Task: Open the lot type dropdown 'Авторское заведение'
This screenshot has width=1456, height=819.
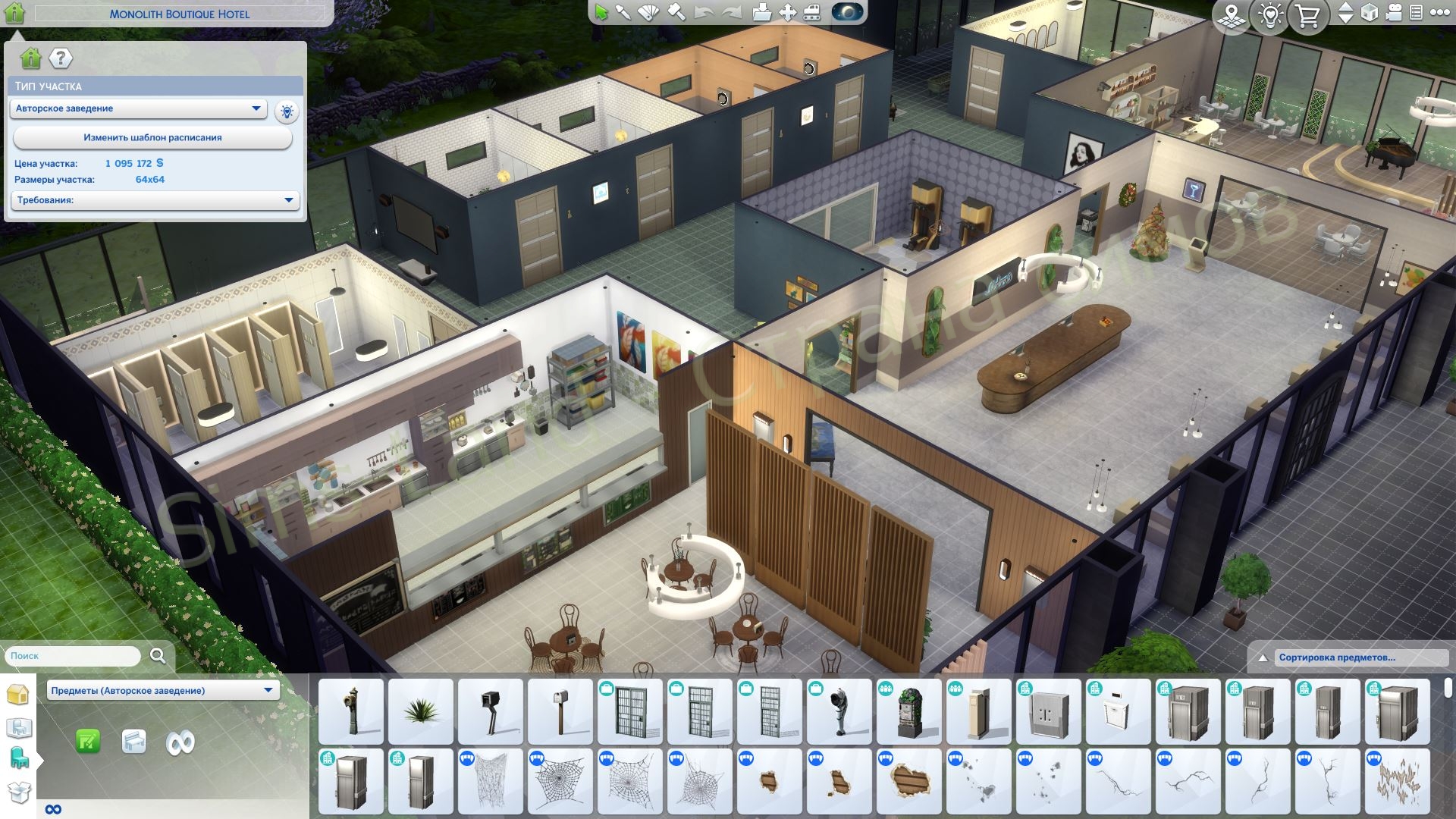Action: pyautogui.click(x=138, y=108)
